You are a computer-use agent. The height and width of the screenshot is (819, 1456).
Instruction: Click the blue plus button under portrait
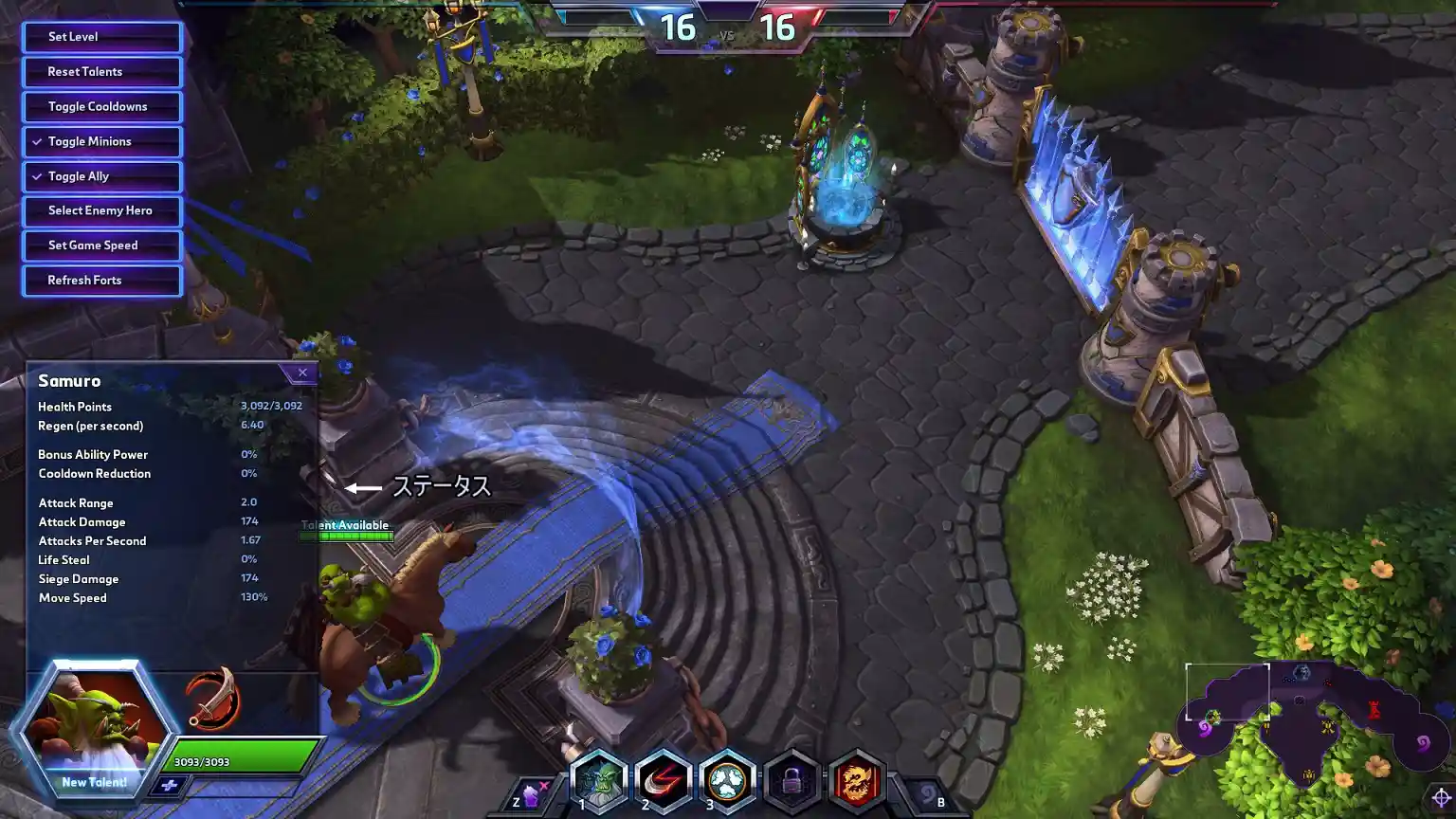(170, 785)
